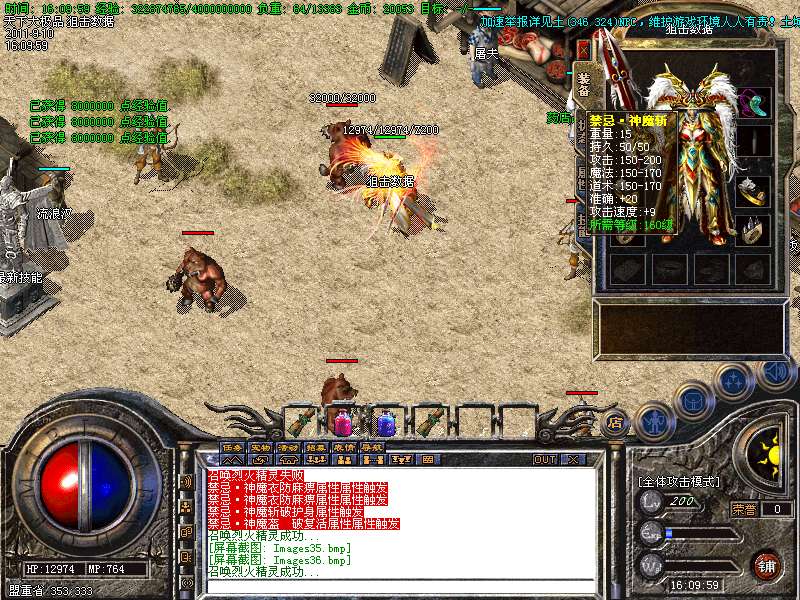The image size is (800, 600).
Task: Open the character status round button
Action: tap(653, 420)
